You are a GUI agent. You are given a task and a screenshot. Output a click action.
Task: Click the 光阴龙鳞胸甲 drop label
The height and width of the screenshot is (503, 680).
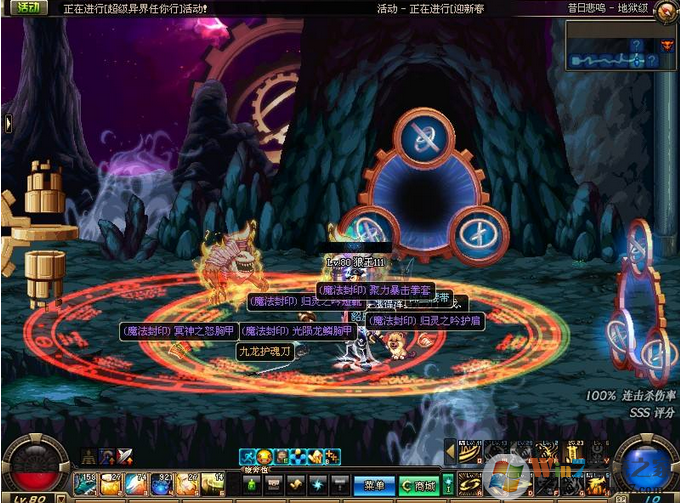tap(297, 331)
